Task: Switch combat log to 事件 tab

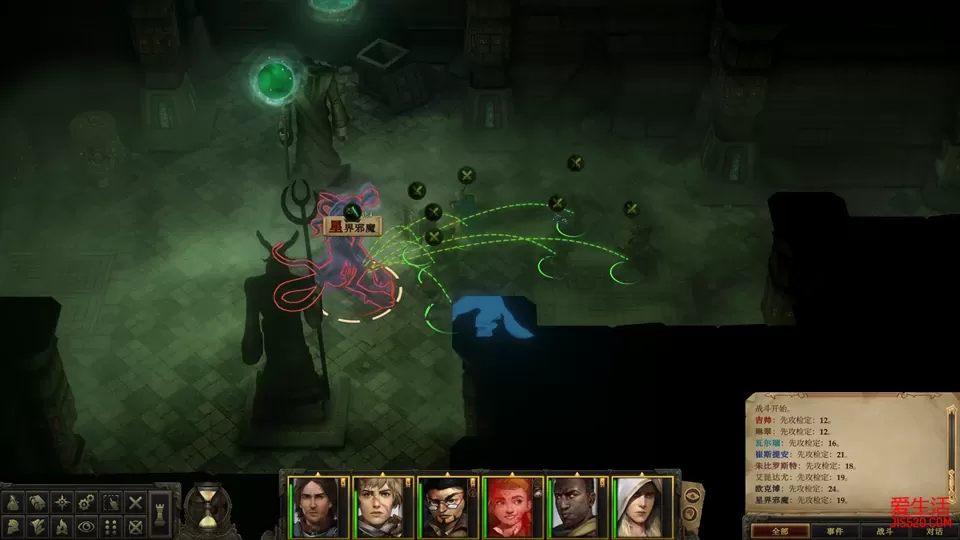Action: pyautogui.click(x=834, y=532)
